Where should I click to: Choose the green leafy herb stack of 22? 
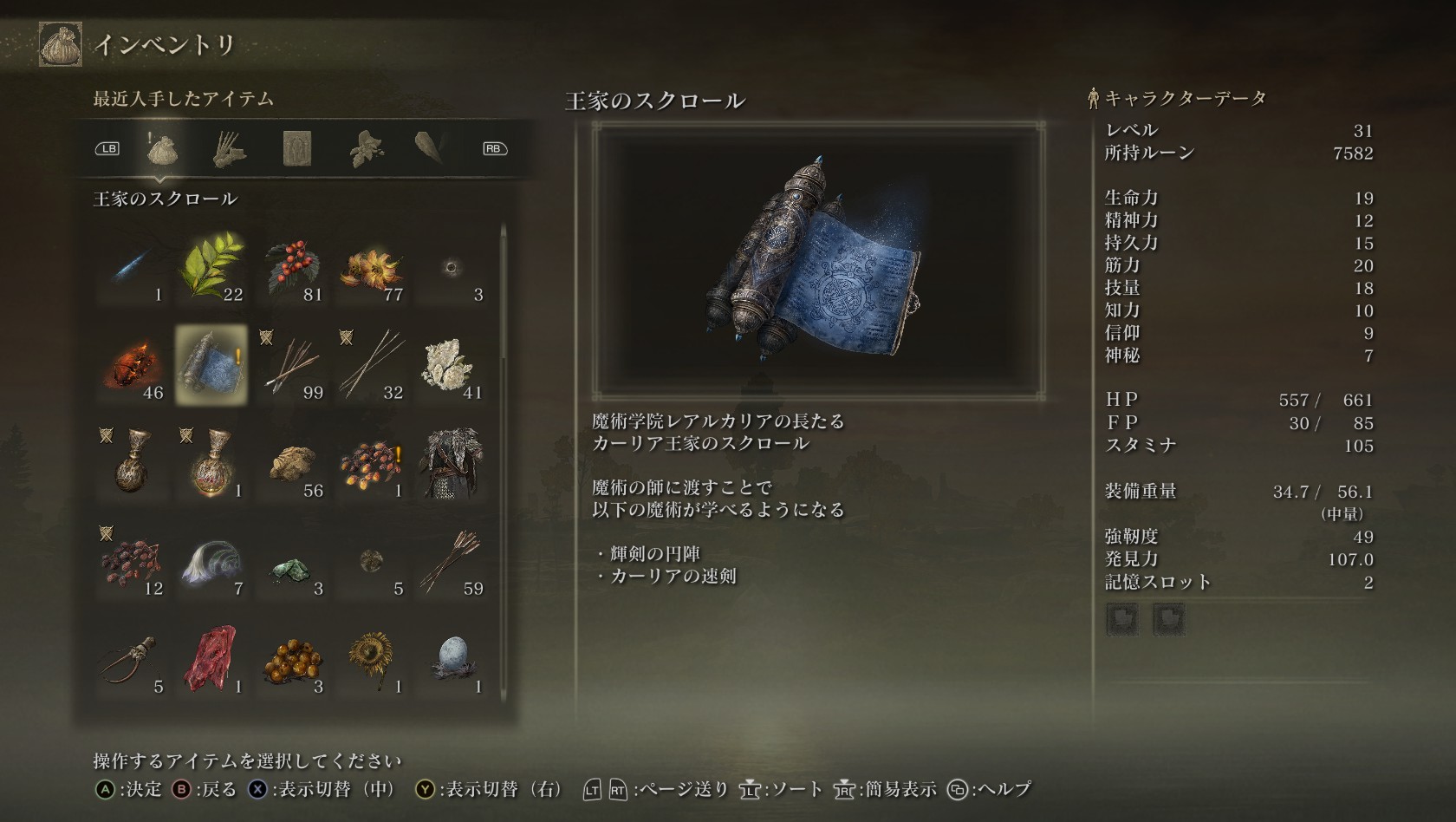click(x=211, y=267)
